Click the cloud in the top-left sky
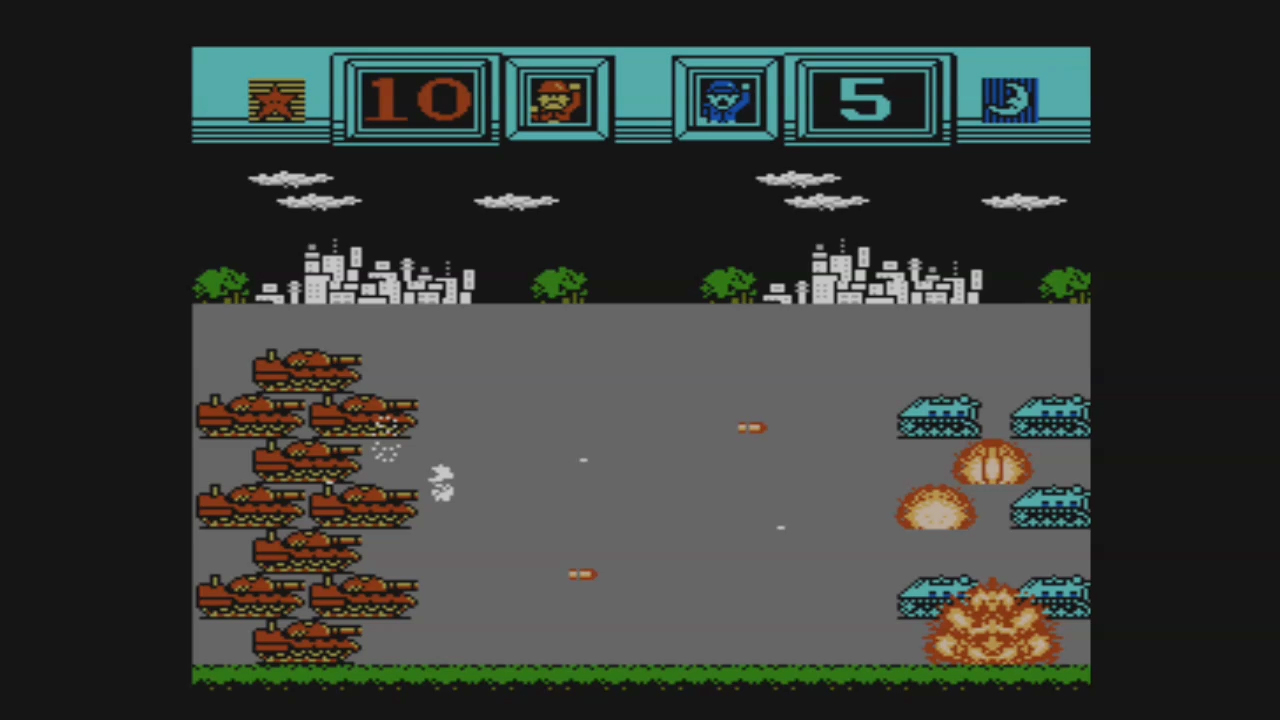 click(291, 180)
